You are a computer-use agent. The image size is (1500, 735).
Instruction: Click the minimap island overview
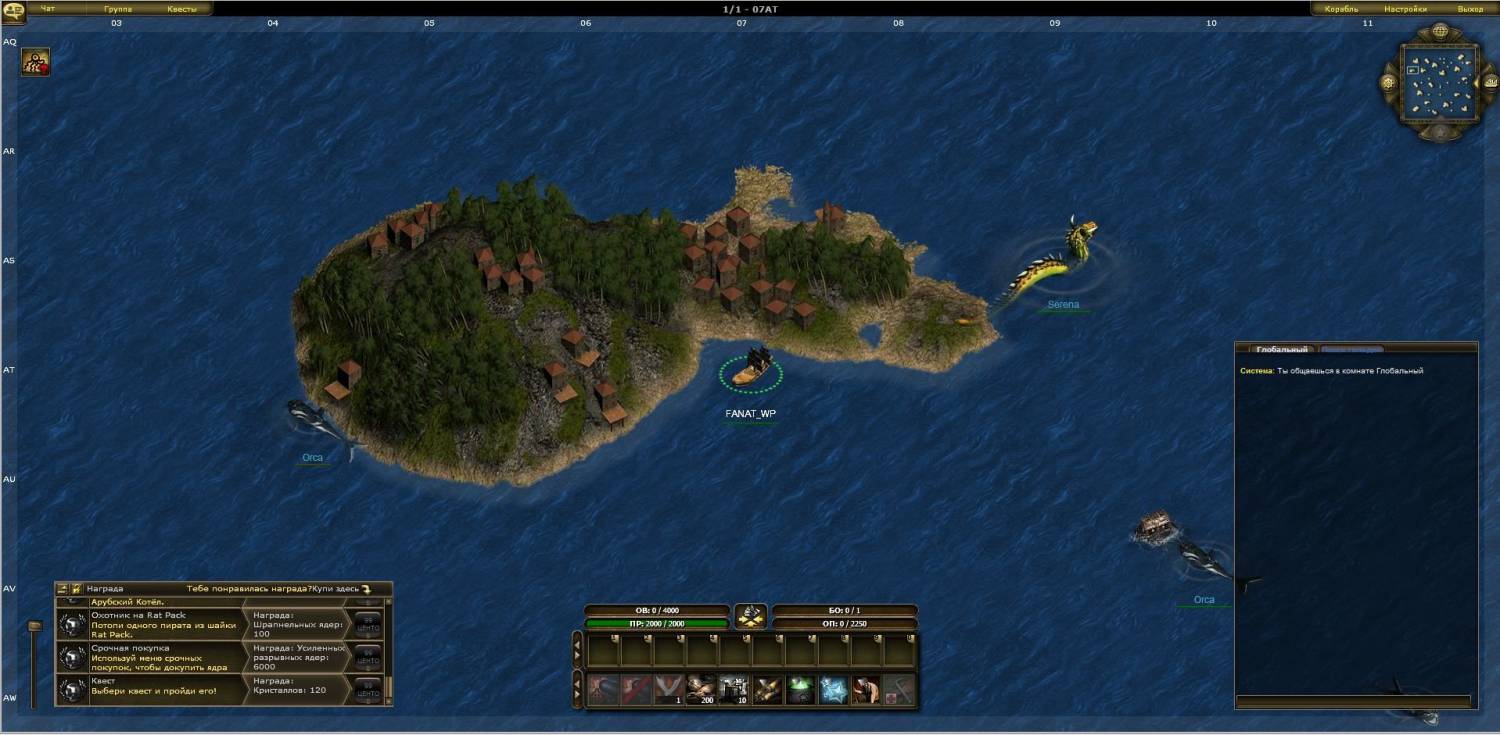pos(1441,83)
